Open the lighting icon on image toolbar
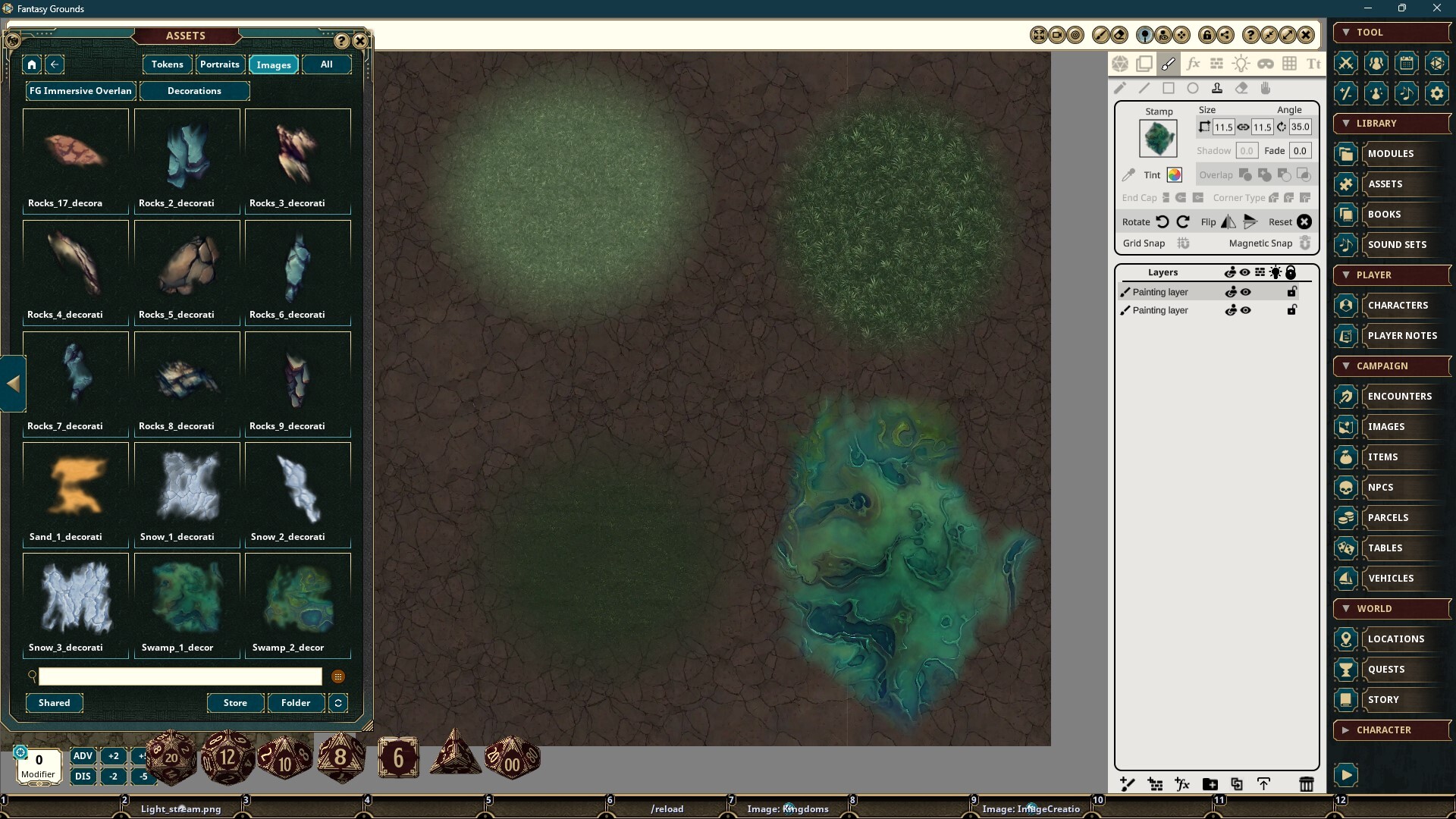 pyautogui.click(x=1241, y=64)
